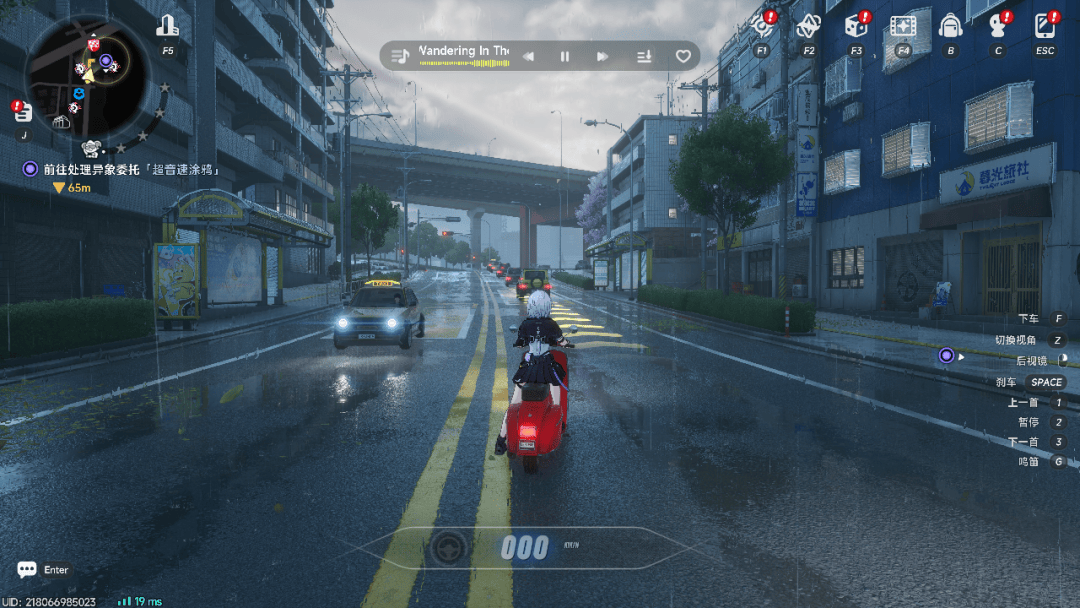Open the F2 knot-shaped menu icon
Image resolution: width=1080 pixels, height=608 pixels.
tap(808, 27)
